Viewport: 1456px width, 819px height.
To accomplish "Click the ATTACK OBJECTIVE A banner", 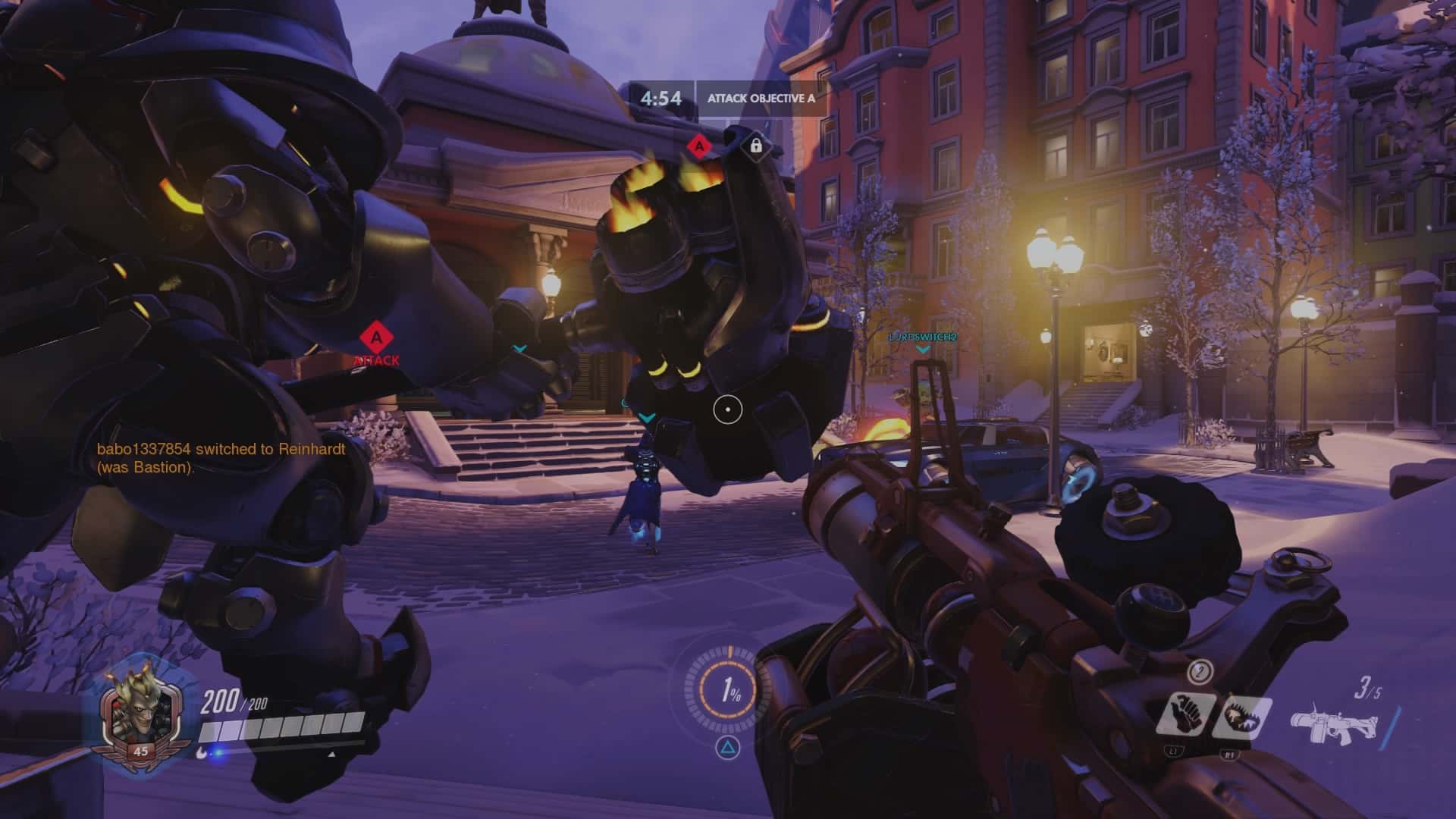I will tap(761, 97).
